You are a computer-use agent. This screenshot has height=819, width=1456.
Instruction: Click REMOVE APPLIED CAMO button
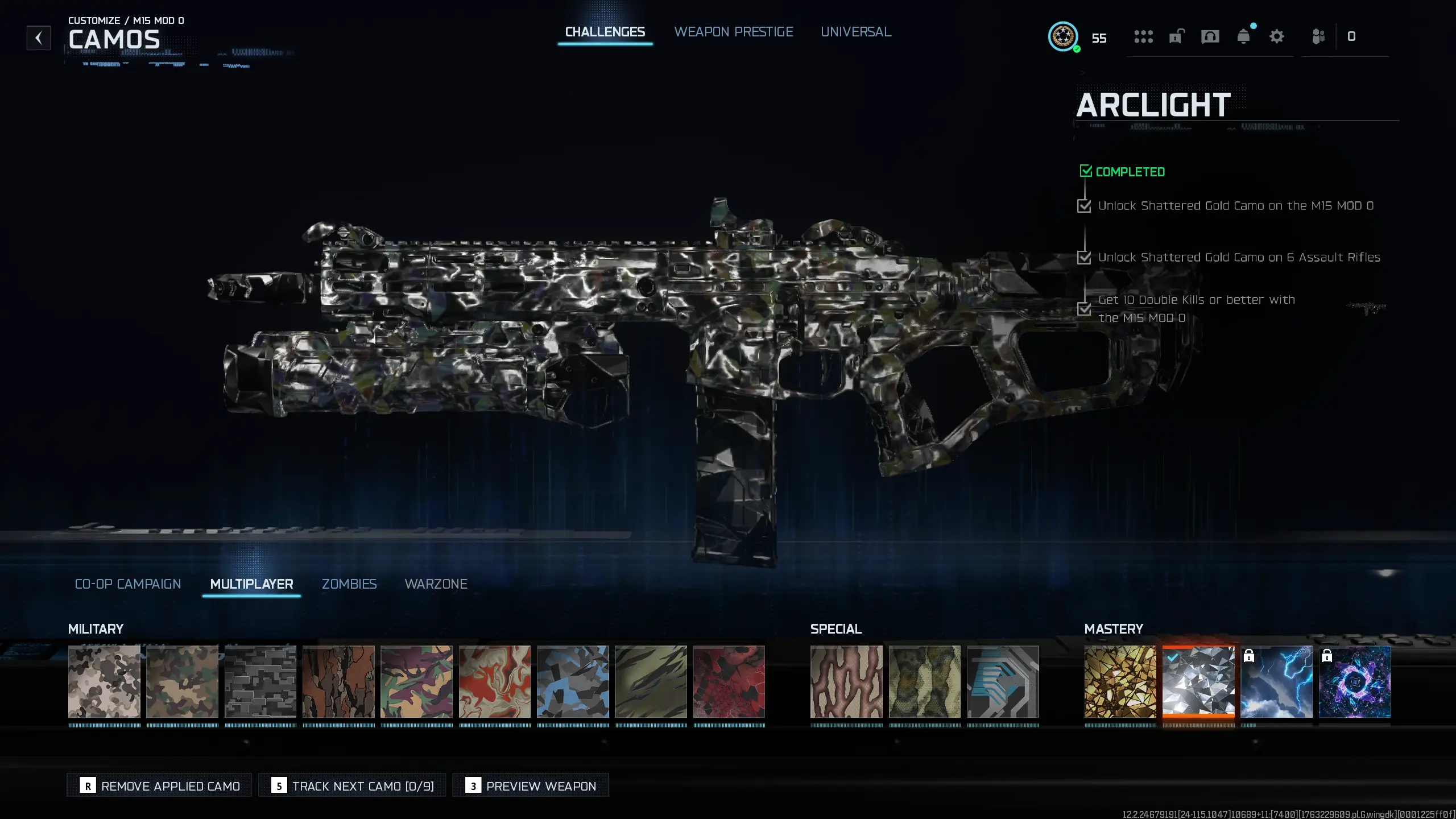point(159,785)
